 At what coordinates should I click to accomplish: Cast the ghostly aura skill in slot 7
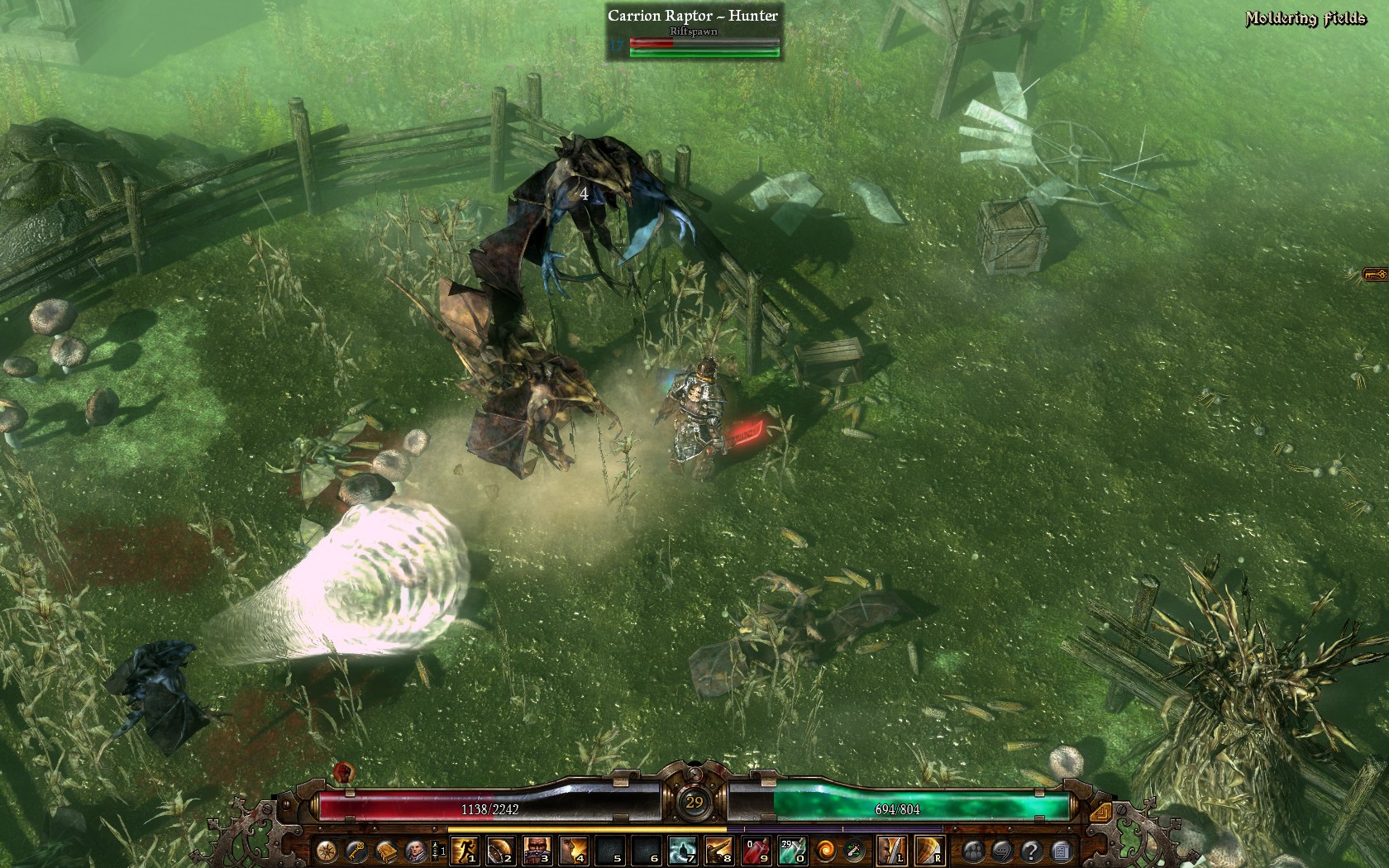683,850
